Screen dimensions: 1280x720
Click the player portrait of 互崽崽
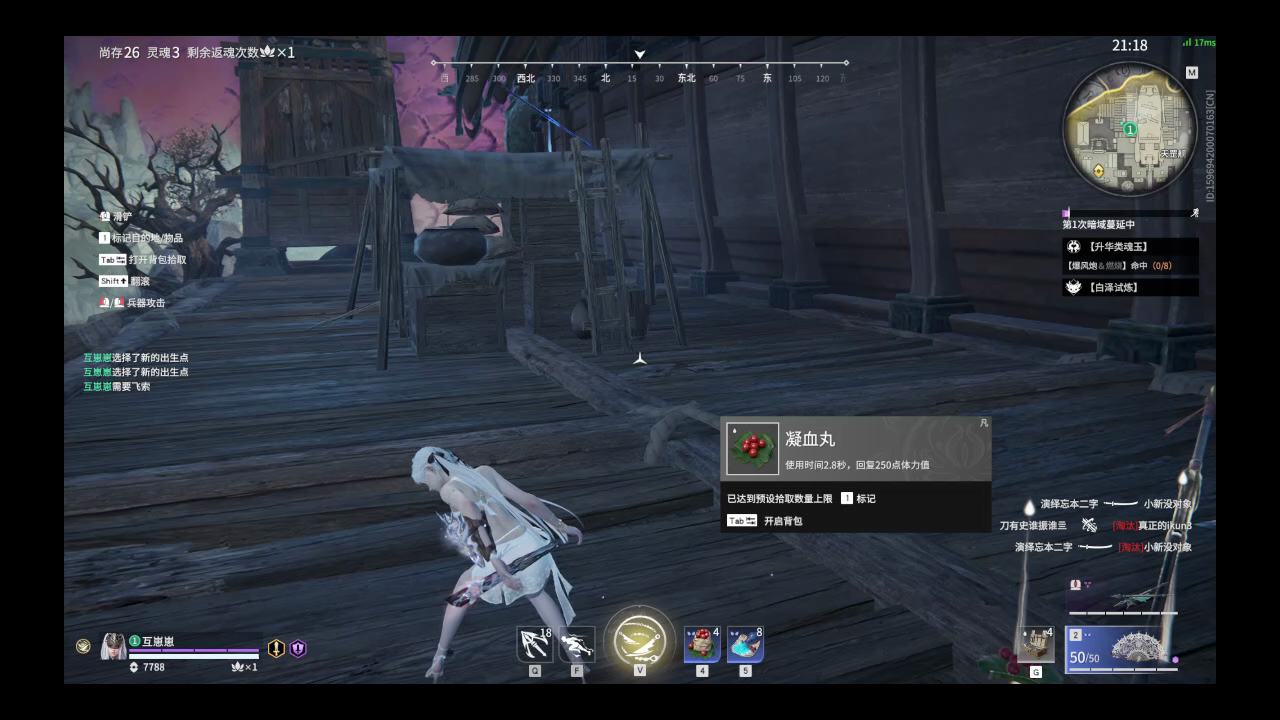tap(113, 647)
